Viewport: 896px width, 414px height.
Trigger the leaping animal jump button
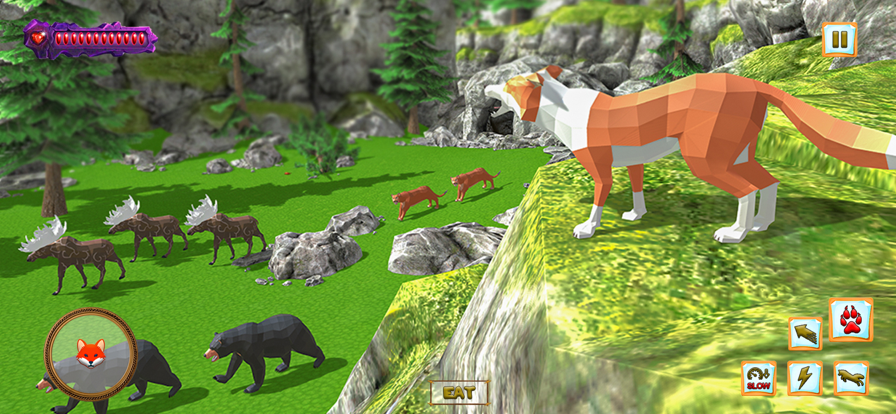coord(851,378)
